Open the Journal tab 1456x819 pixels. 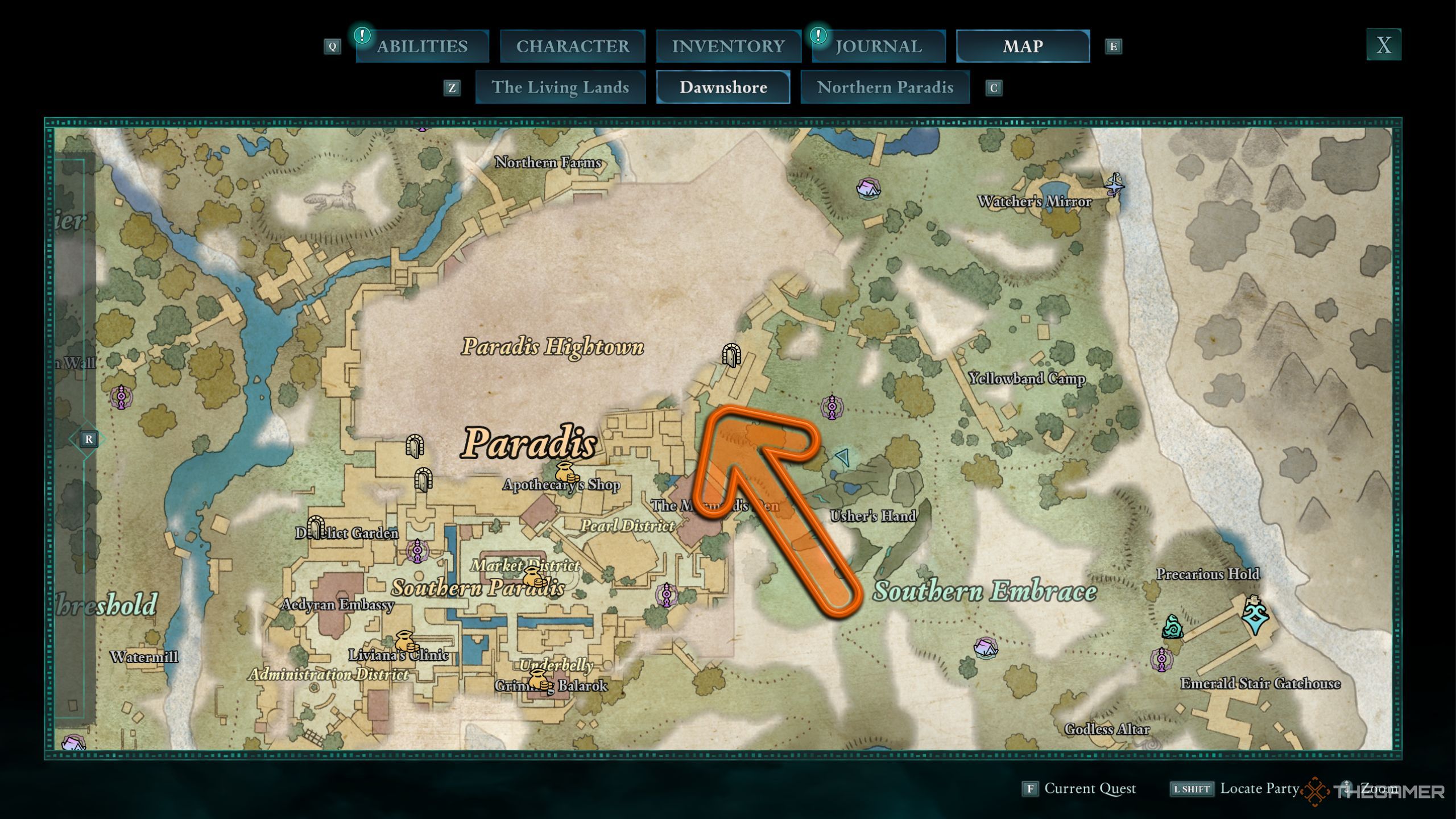click(878, 46)
